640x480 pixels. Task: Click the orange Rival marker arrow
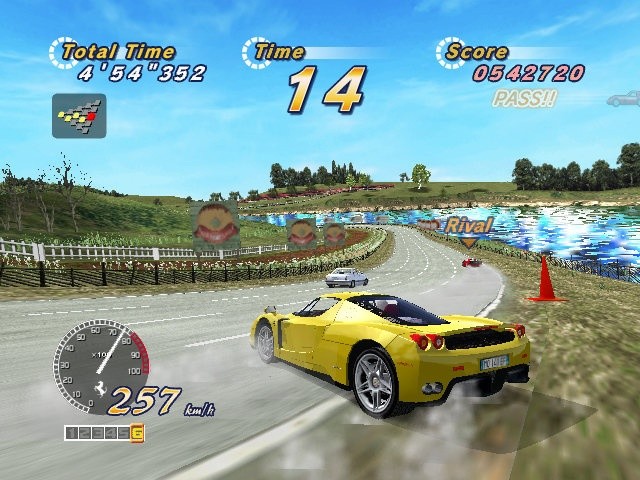(x=468, y=243)
